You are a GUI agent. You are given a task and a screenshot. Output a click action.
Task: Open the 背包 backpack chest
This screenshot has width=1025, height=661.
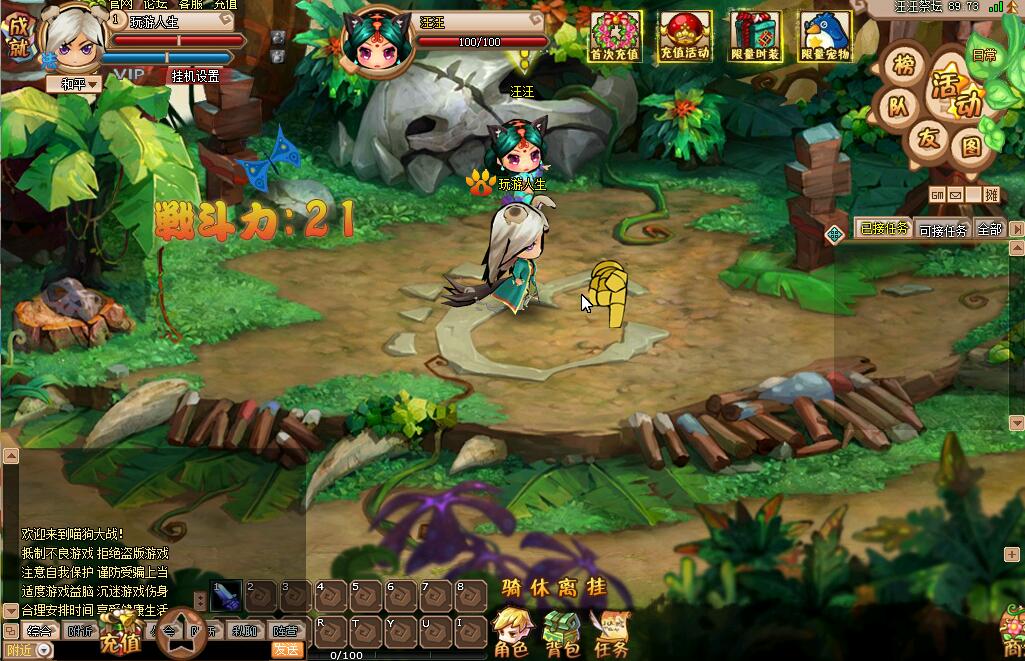pos(561,633)
